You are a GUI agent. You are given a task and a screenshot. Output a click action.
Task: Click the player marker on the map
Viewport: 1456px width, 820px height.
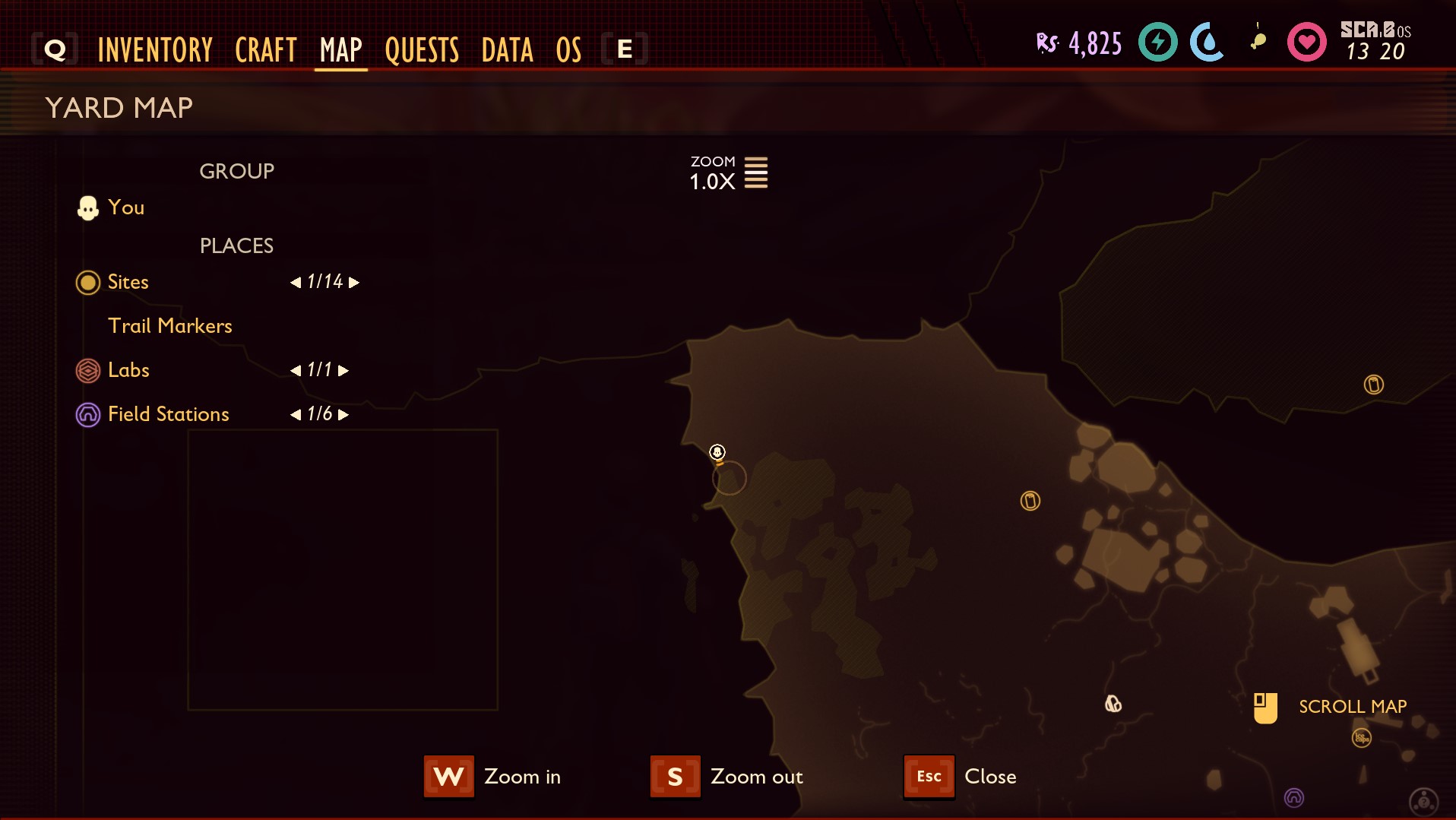click(x=717, y=453)
